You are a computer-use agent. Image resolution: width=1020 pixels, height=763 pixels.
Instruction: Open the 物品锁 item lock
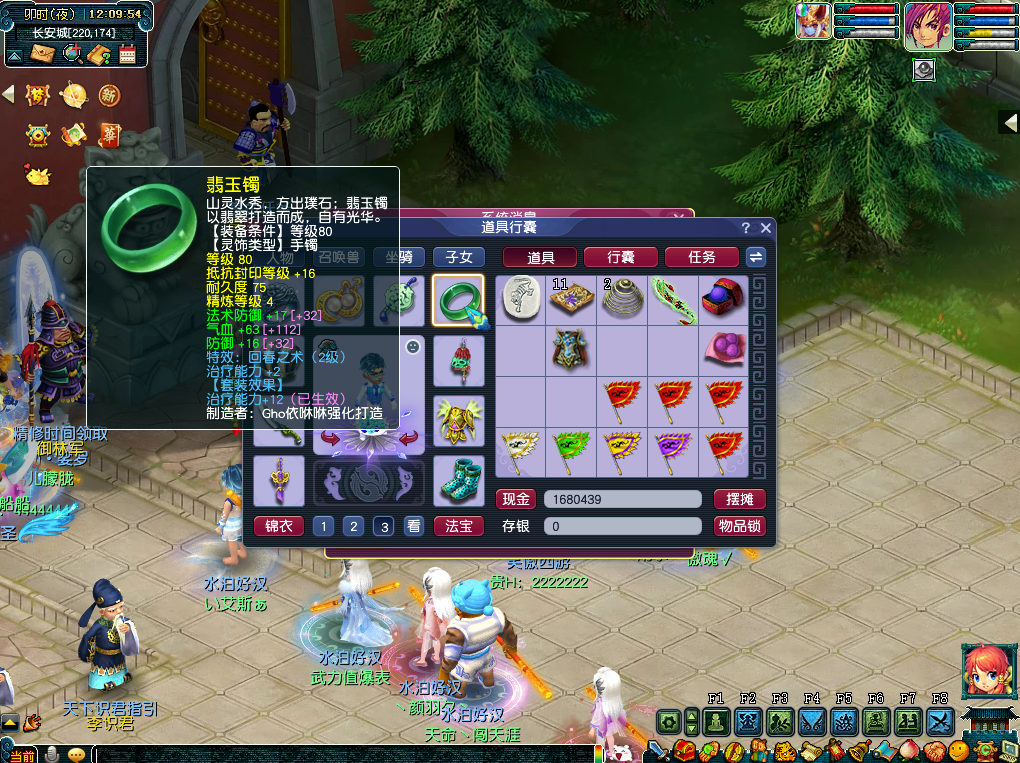click(x=739, y=526)
